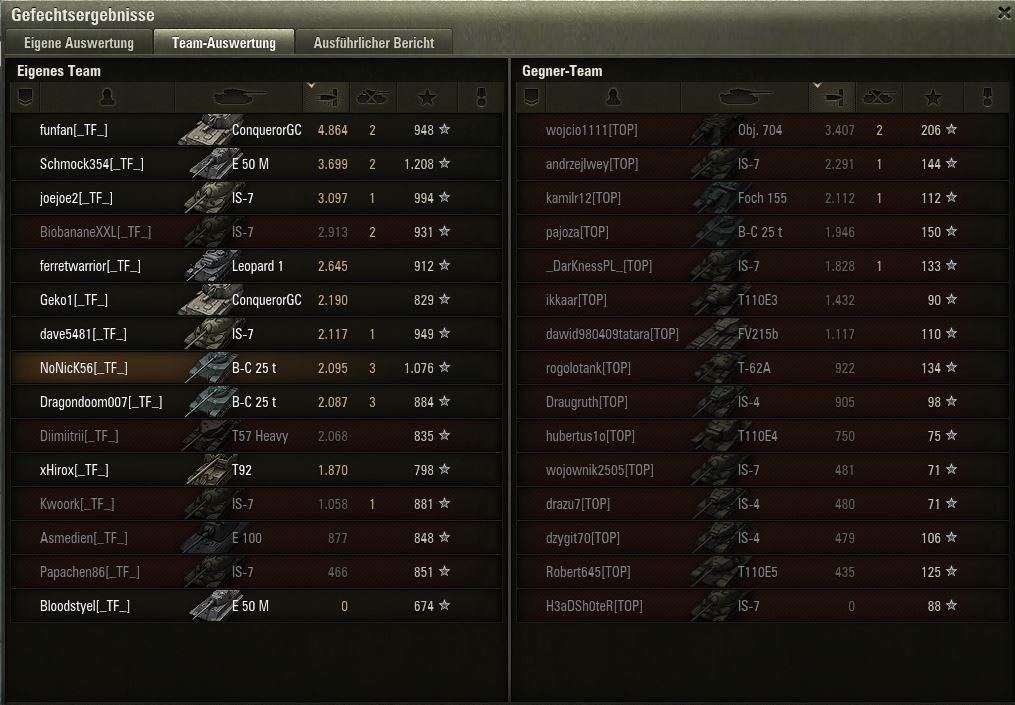Select xHirox's T92 row
The height and width of the screenshot is (705, 1015).
click(x=256, y=470)
